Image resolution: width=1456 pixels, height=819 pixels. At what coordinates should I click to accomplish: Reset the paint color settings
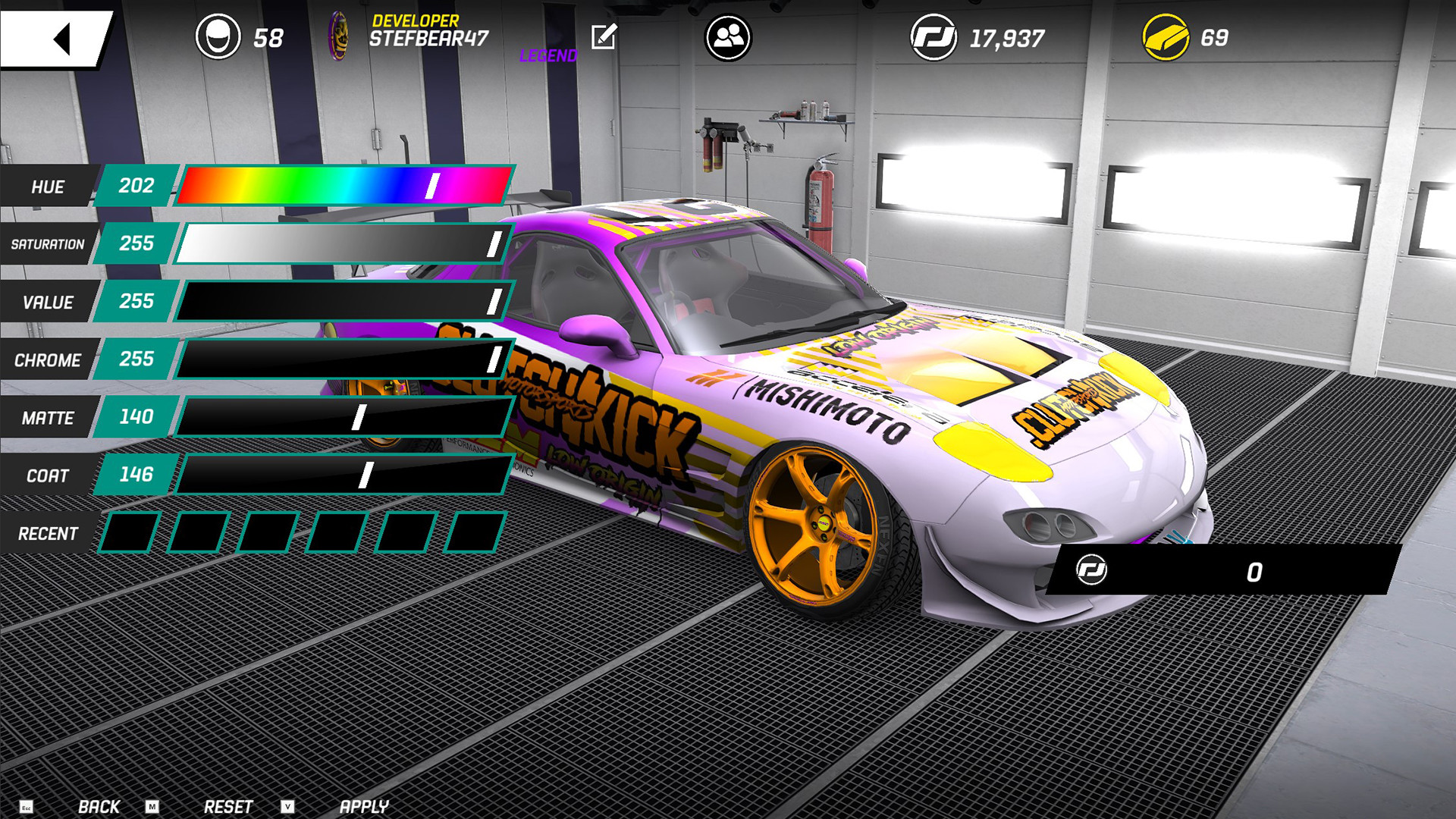pyautogui.click(x=227, y=806)
